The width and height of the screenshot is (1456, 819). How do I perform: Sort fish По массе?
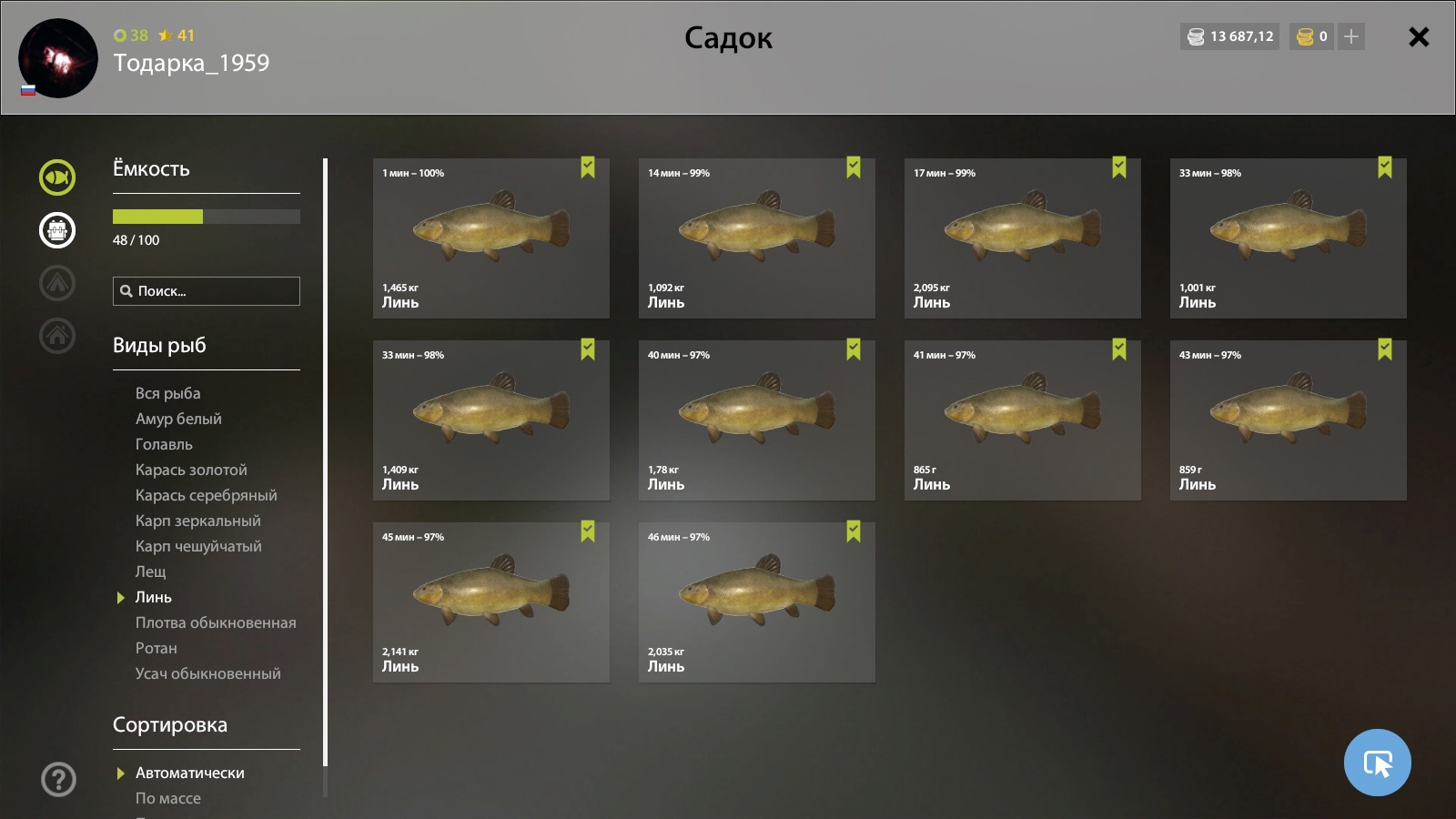coord(167,798)
